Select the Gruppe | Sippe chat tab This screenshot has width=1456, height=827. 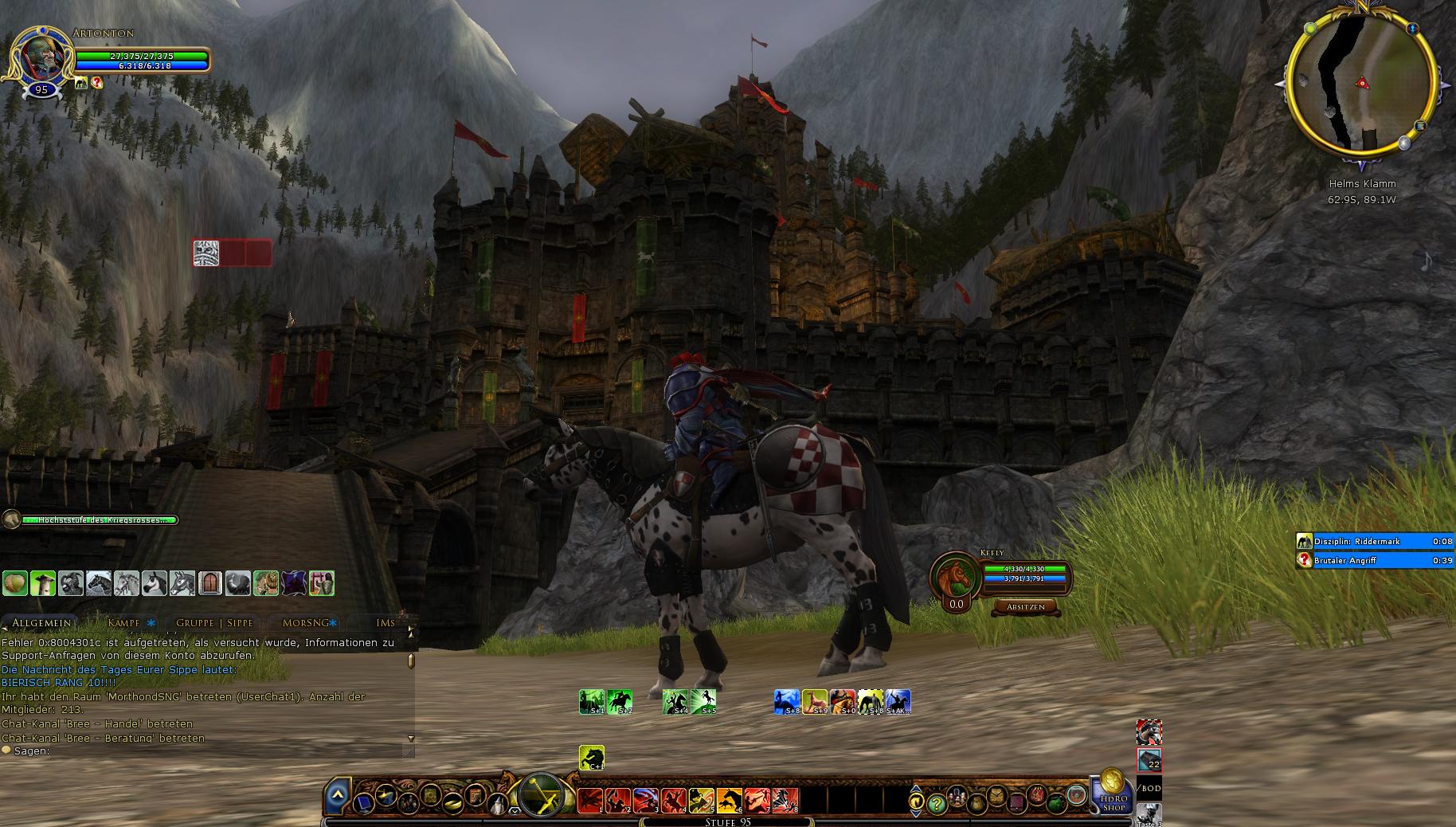pyautogui.click(x=214, y=623)
